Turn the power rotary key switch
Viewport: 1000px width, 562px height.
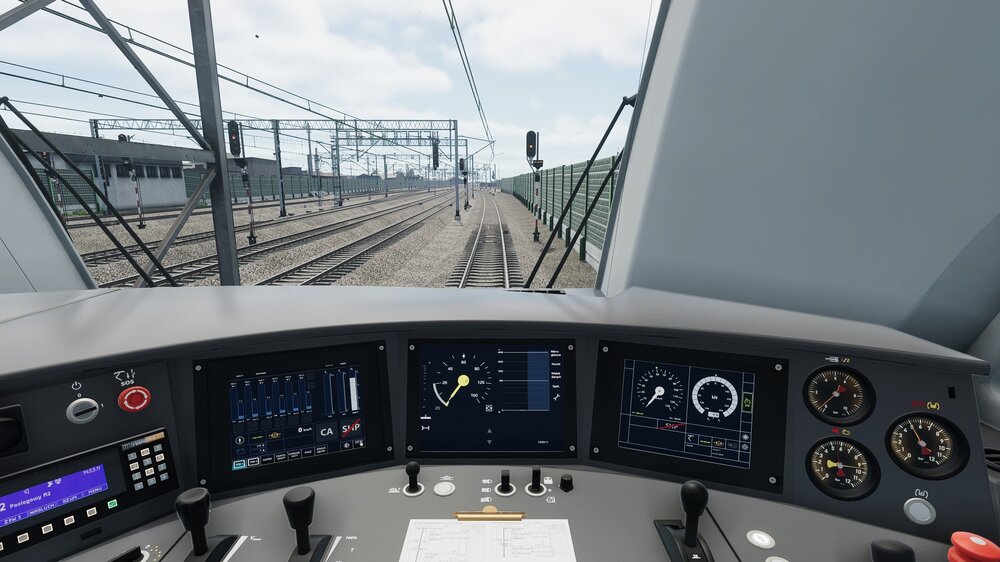(x=82, y=409)
